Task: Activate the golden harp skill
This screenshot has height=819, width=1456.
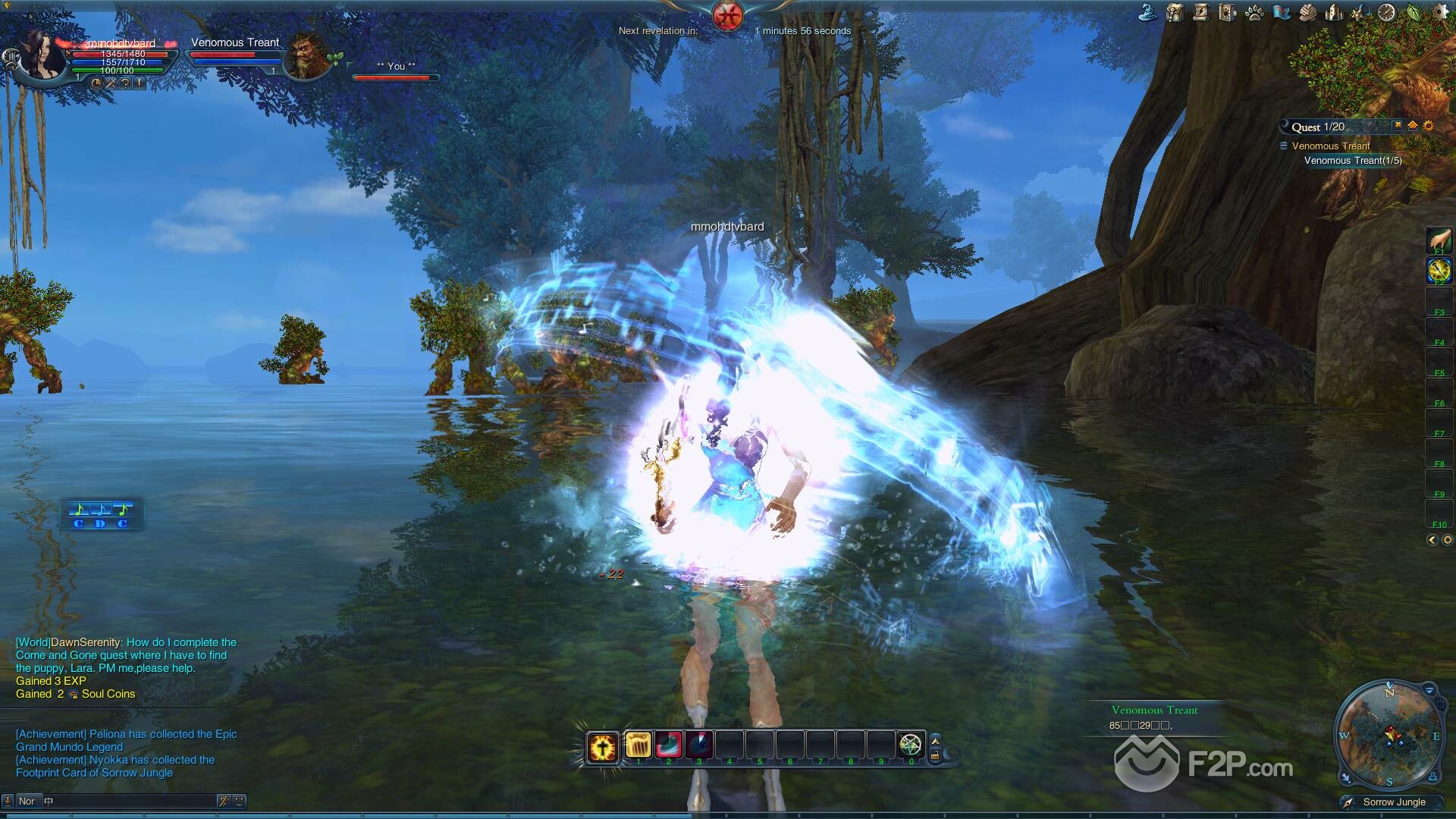Action: 639,745
